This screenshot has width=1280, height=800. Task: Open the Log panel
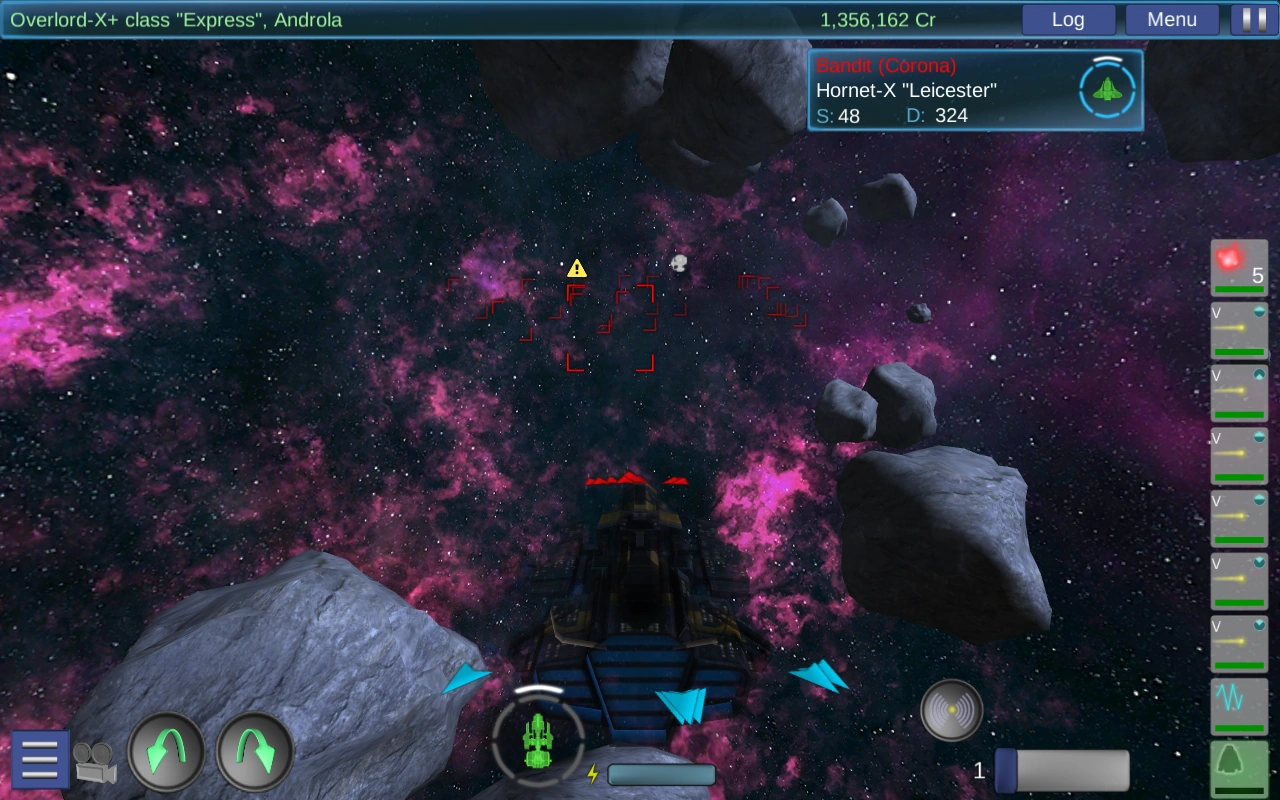point(1068,19)
